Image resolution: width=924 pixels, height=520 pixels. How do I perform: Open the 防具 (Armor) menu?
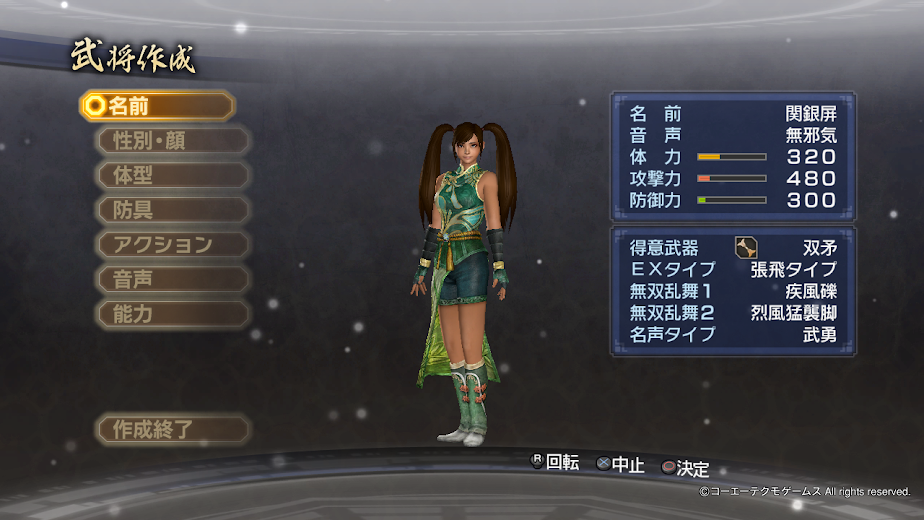(171, 210)
